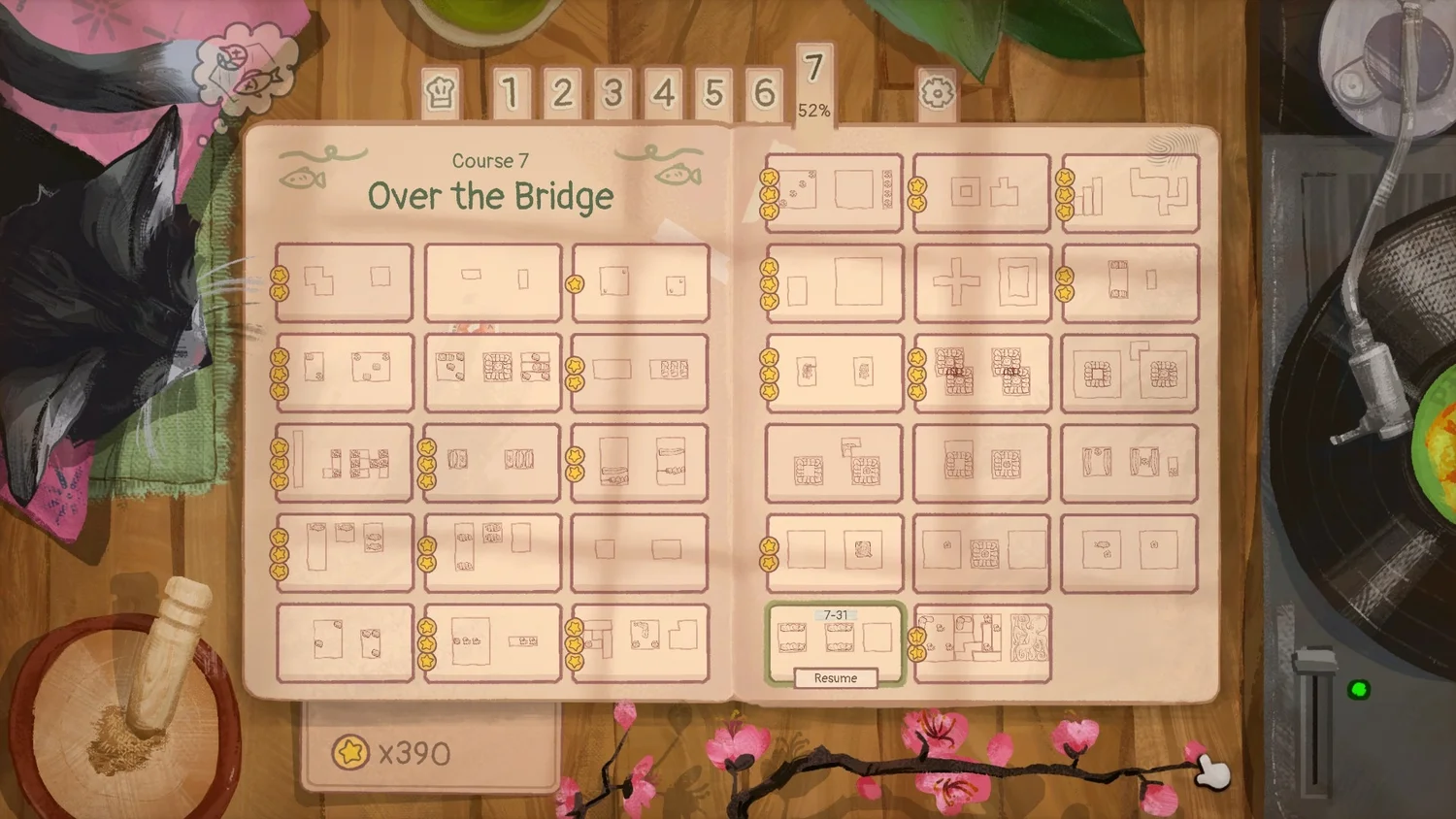Switch to course 1 tab

tap(511, 93)
